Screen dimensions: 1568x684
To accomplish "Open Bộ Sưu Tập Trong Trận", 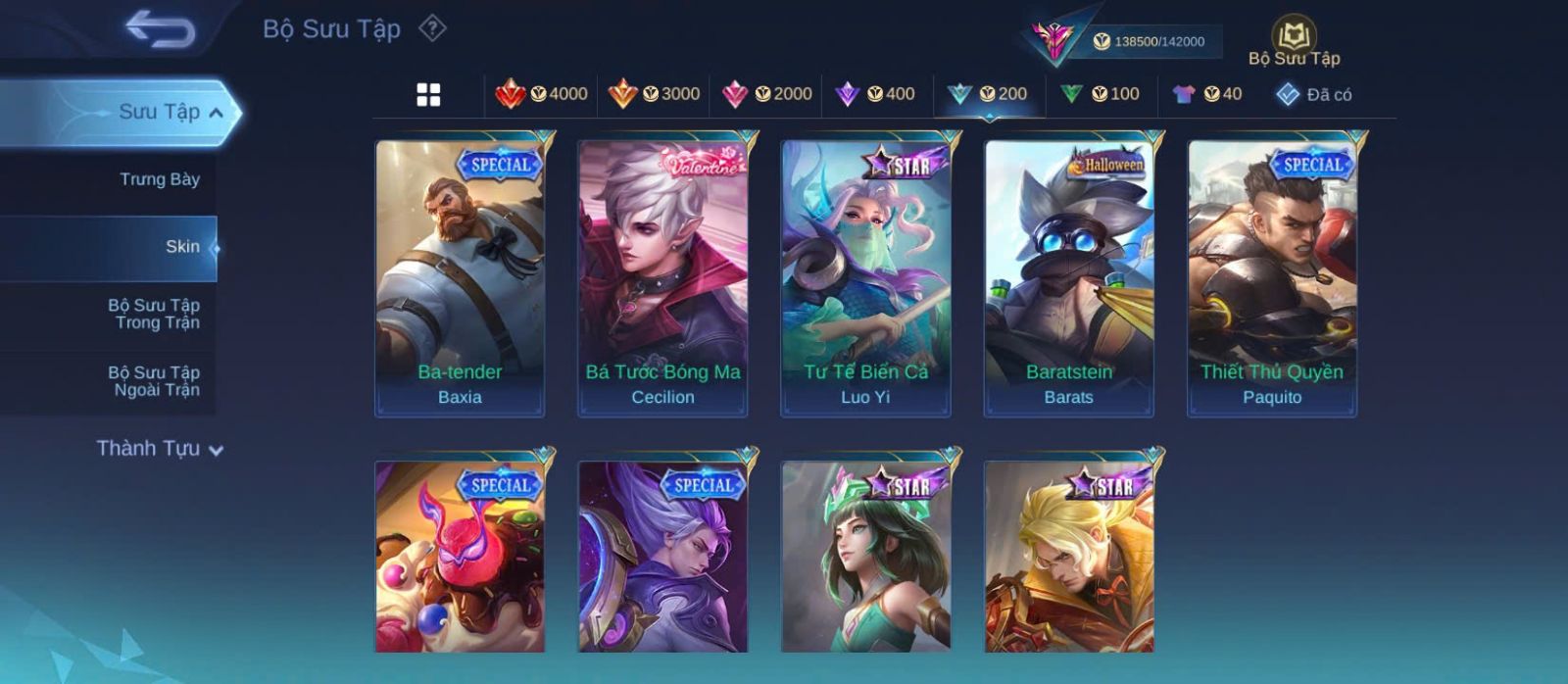I will click(x=154, y=314).
